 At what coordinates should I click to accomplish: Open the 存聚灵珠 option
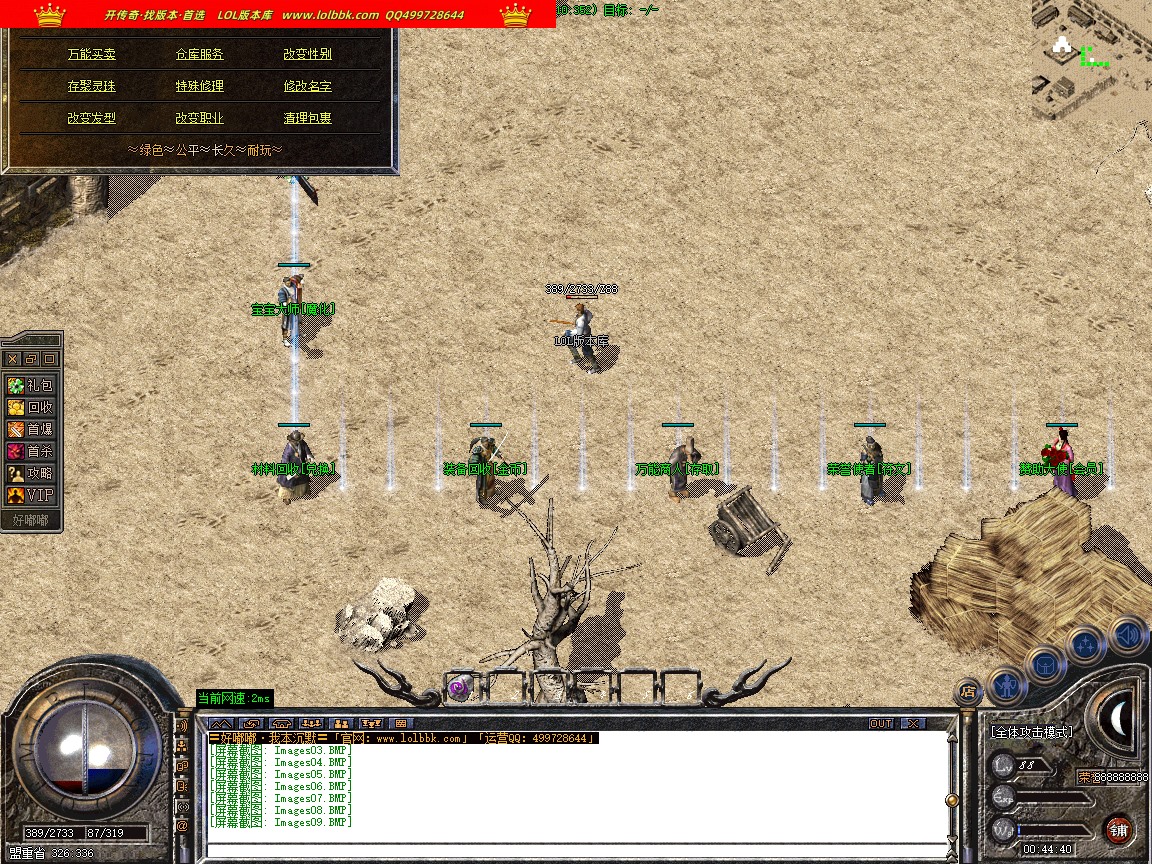coord(92,86)
